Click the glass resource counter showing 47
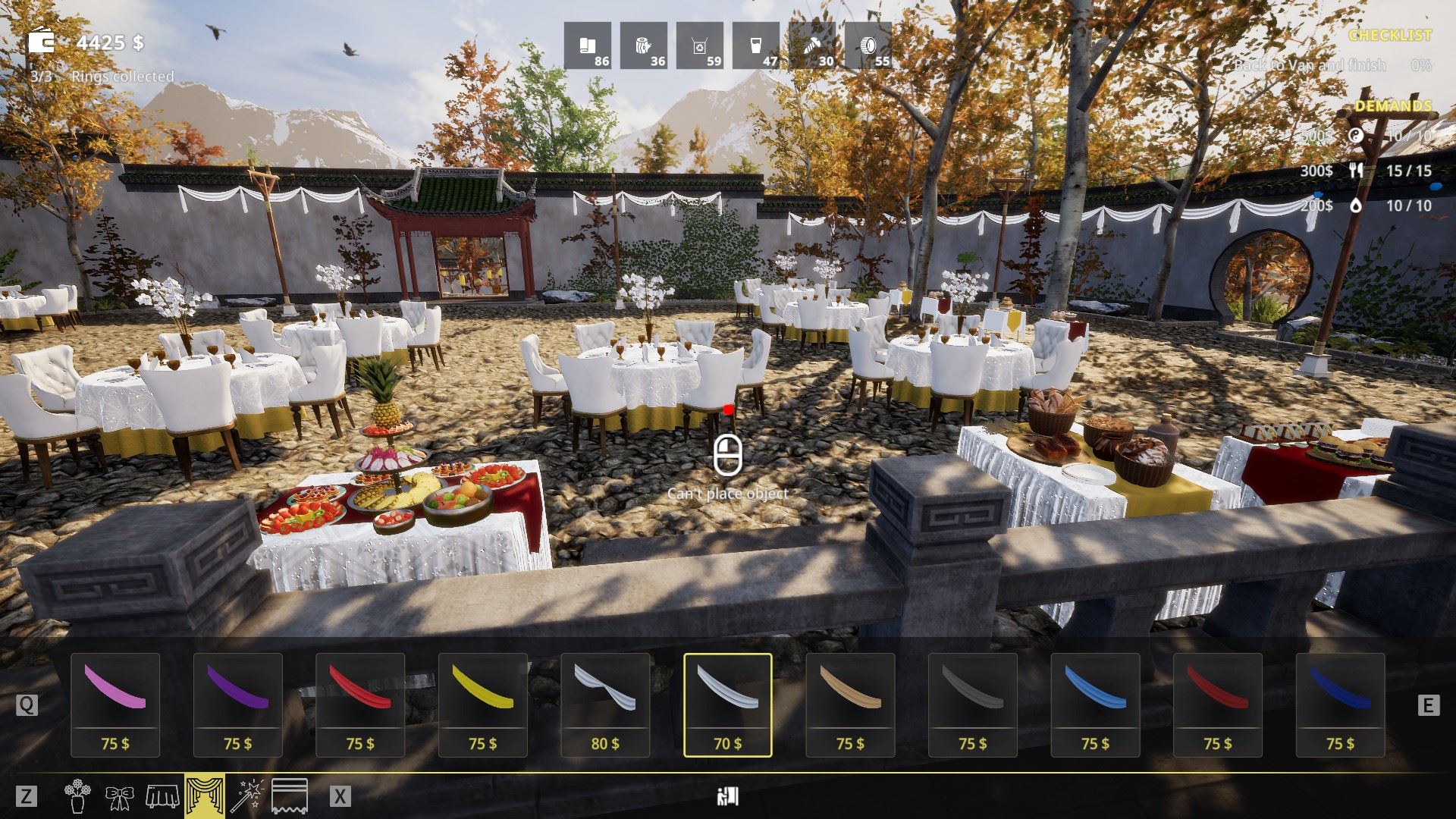Screen dimensions: 1456x819 [756, 47]
